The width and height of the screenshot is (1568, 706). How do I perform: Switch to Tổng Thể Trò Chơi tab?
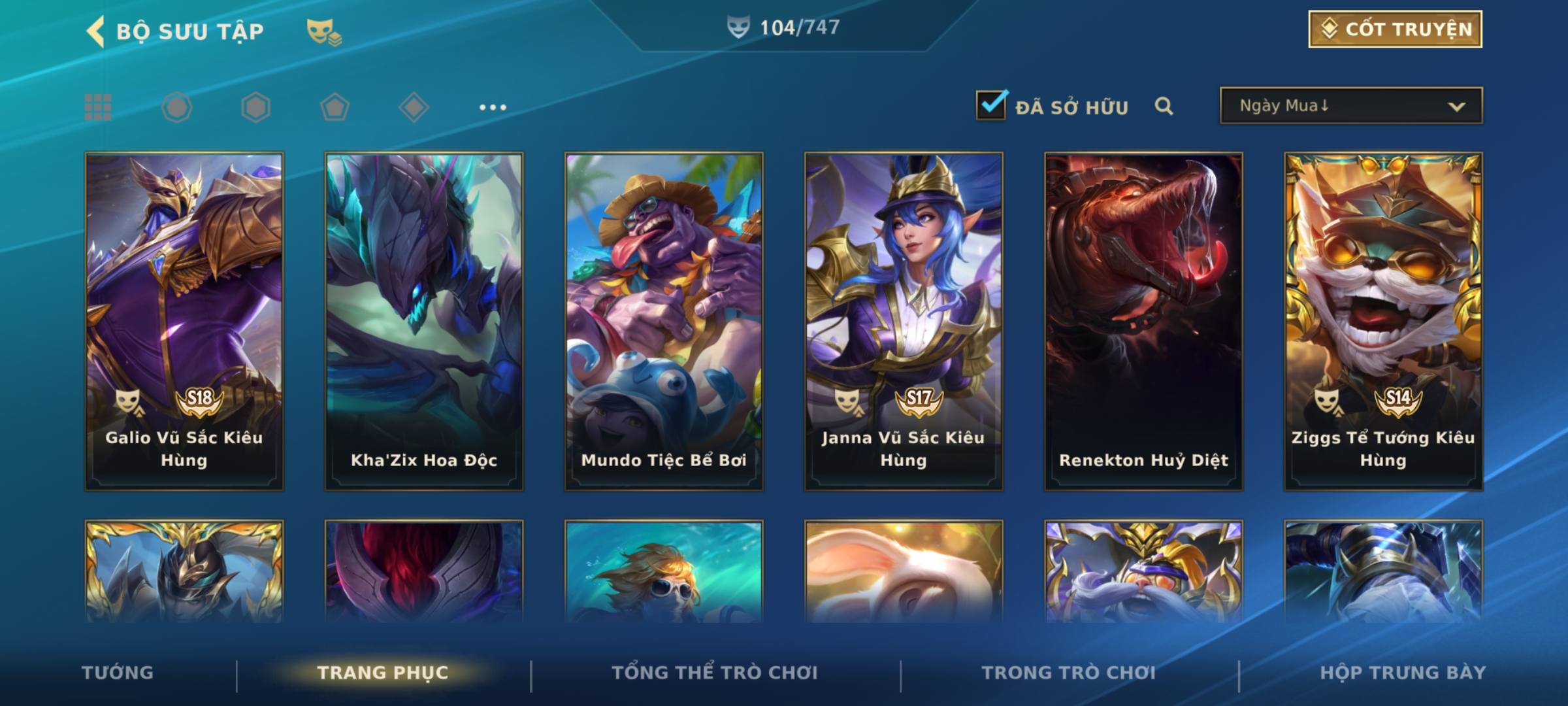[x=715, y=673]
